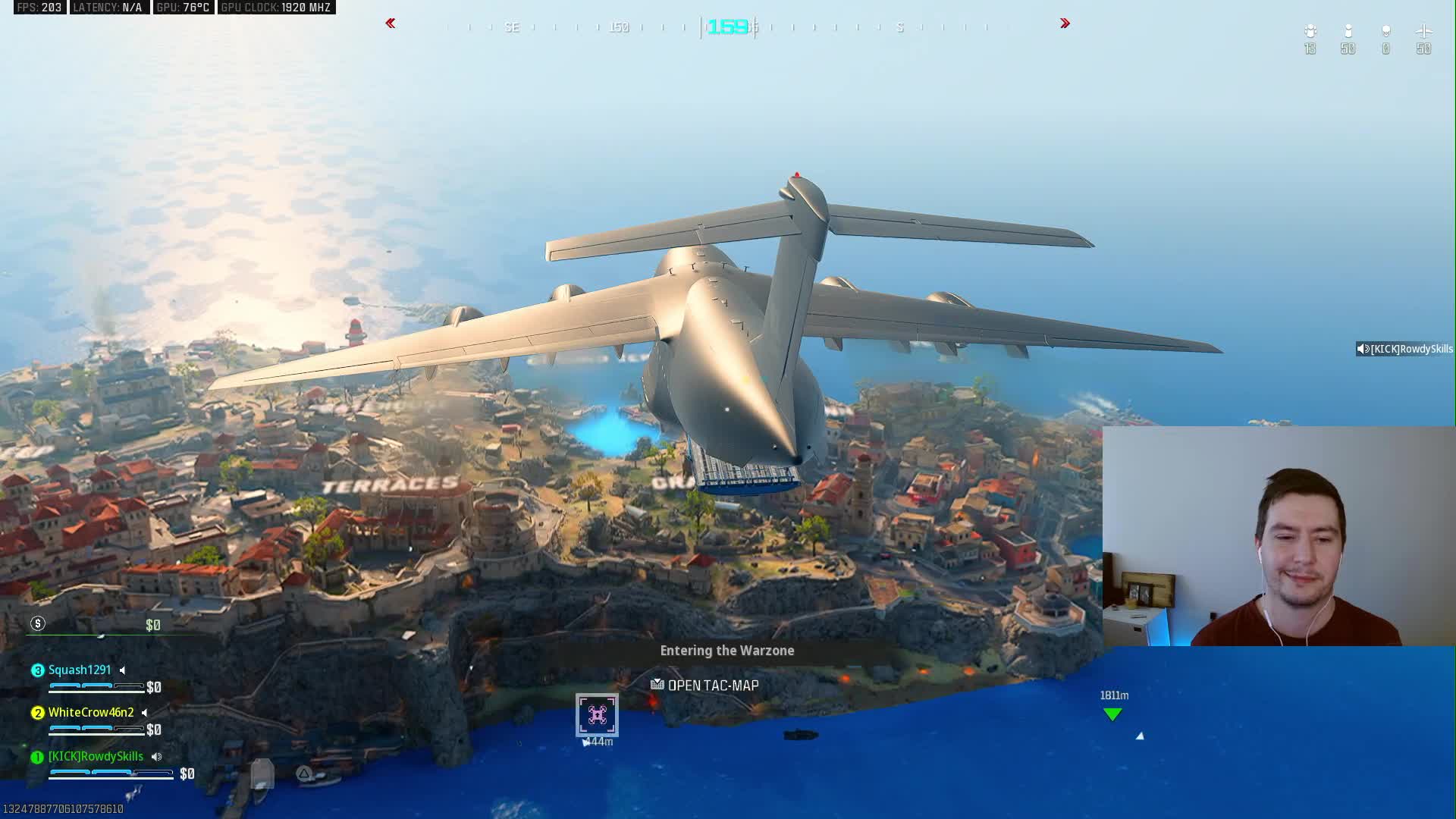Click the streamer webcam overlay
The width and height of the screenshot is (1456, 819).
(x=1279, y=536)
